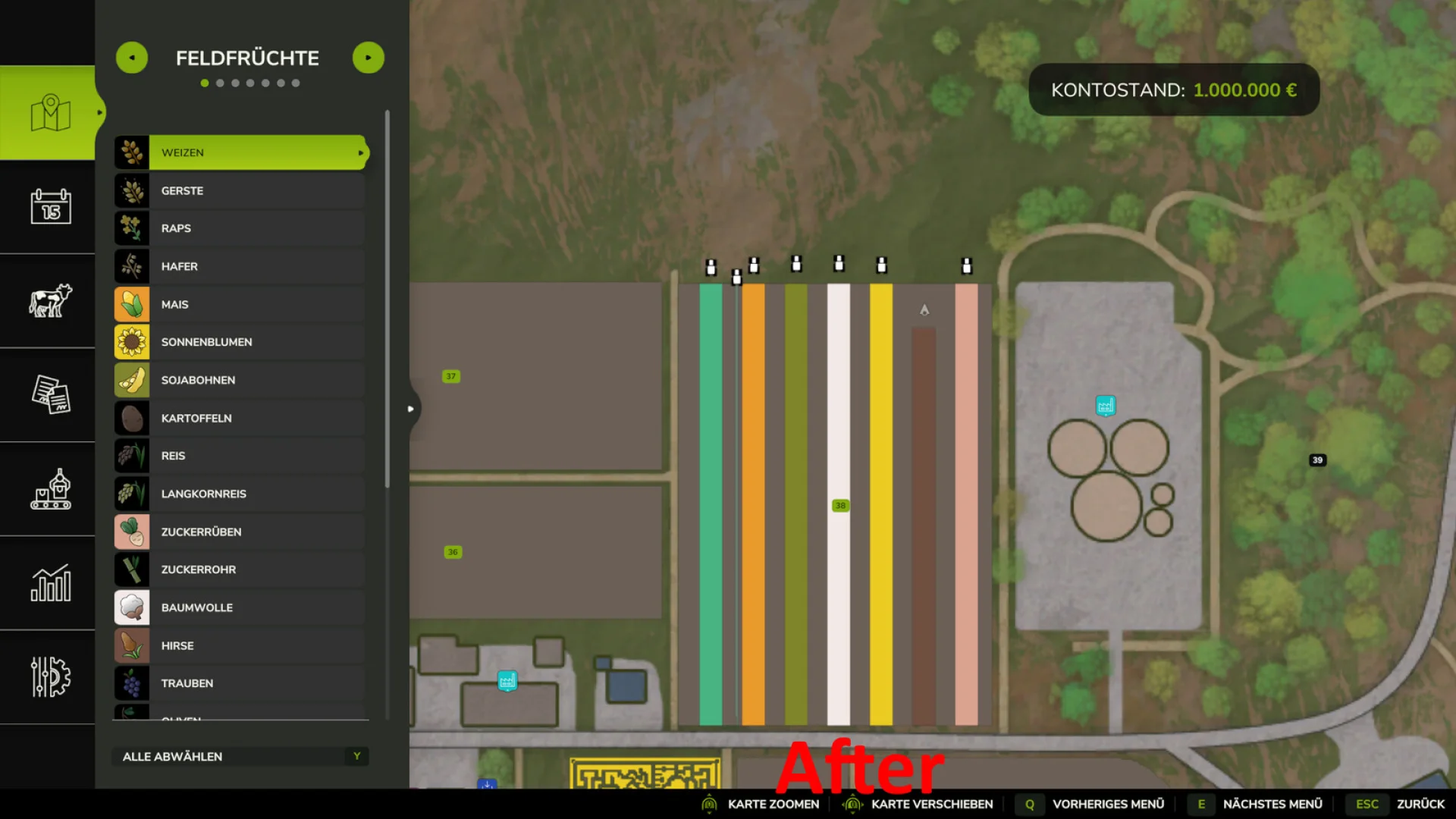Expand the WEIZEN entry via its chevron
The image size is (1456, 819).
pyautogui.click(x=359, y=152)
